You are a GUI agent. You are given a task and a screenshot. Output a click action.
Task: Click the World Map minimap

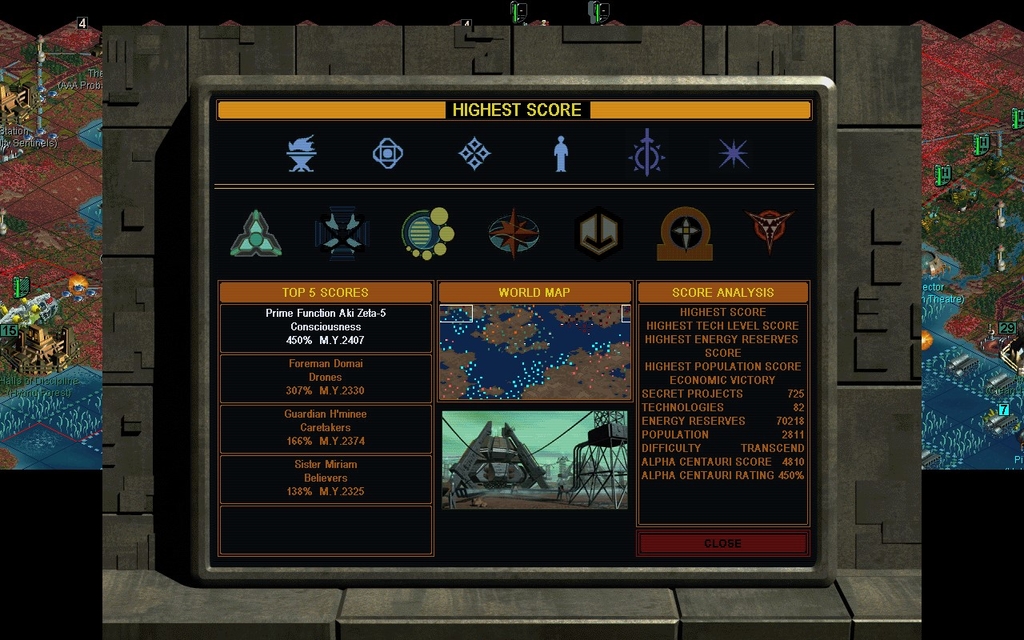coord(535,352)
